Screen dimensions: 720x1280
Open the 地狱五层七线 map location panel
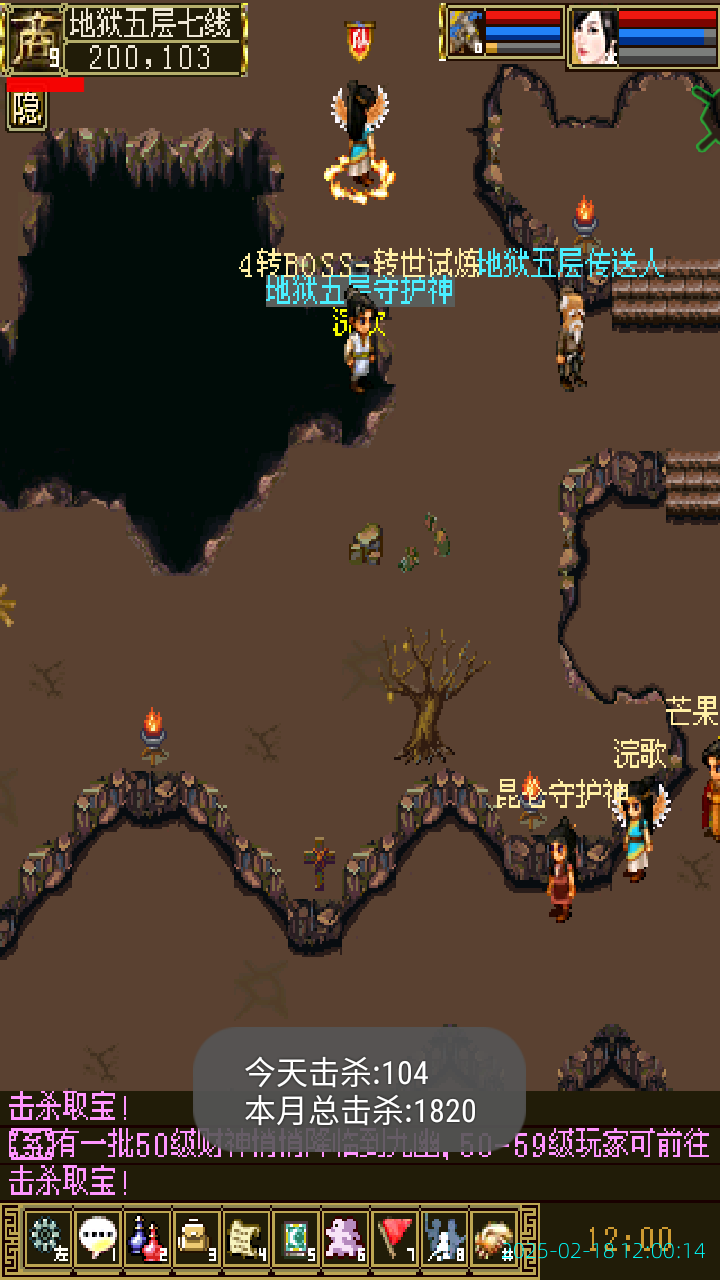click(155, 39)
